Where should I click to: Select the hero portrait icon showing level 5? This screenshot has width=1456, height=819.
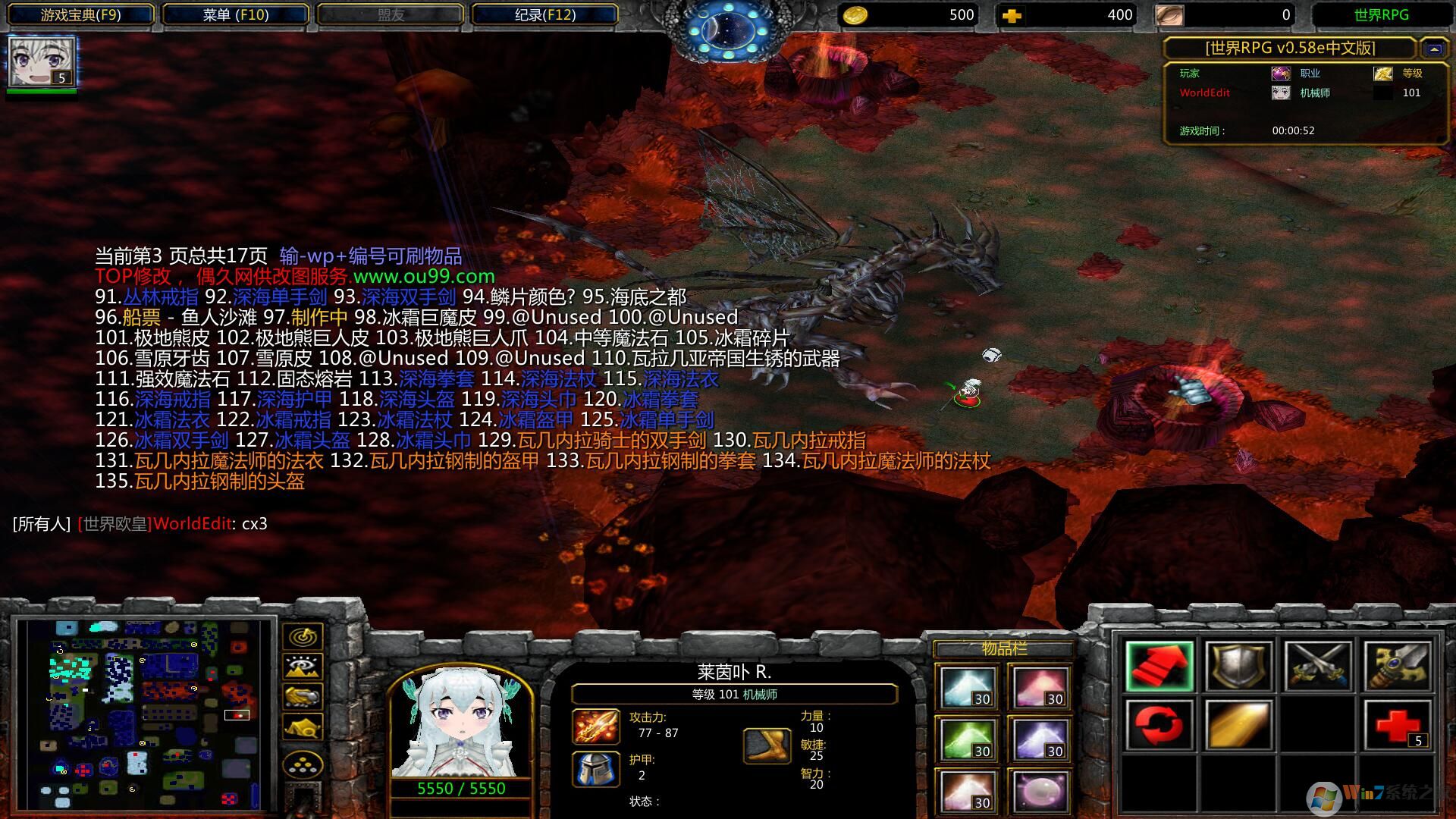click(x=42, y=61)
